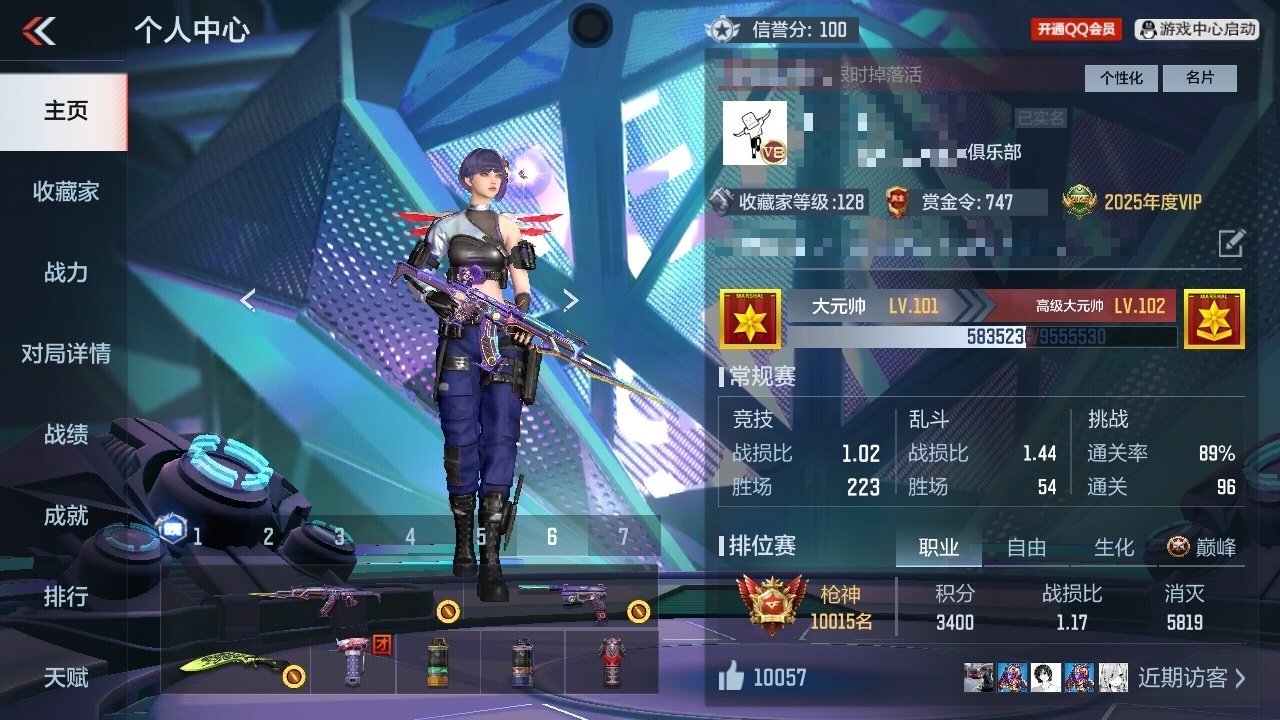The height and width of the screenshot is (720, 1280).
Task: Click the 个性化 personalization button
Action: 1121,78
